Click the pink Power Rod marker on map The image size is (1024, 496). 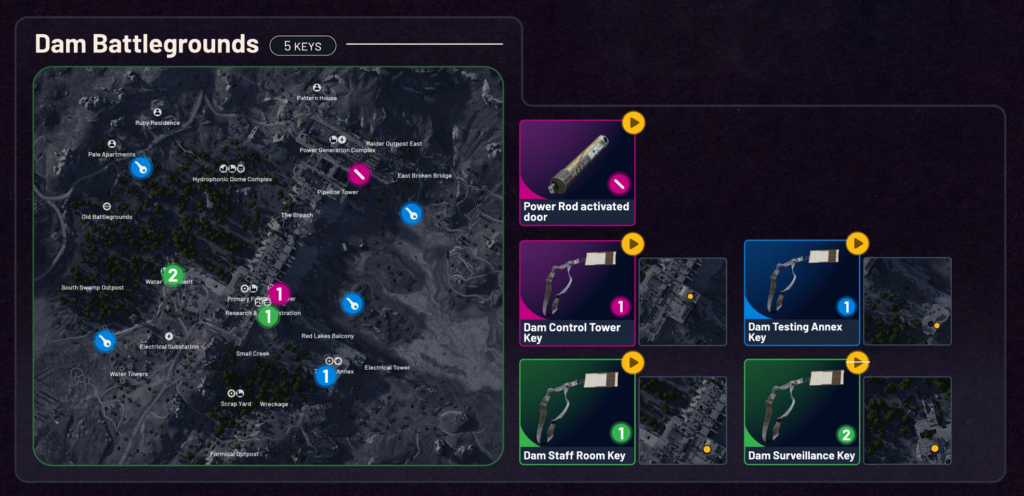click(360, 175)
